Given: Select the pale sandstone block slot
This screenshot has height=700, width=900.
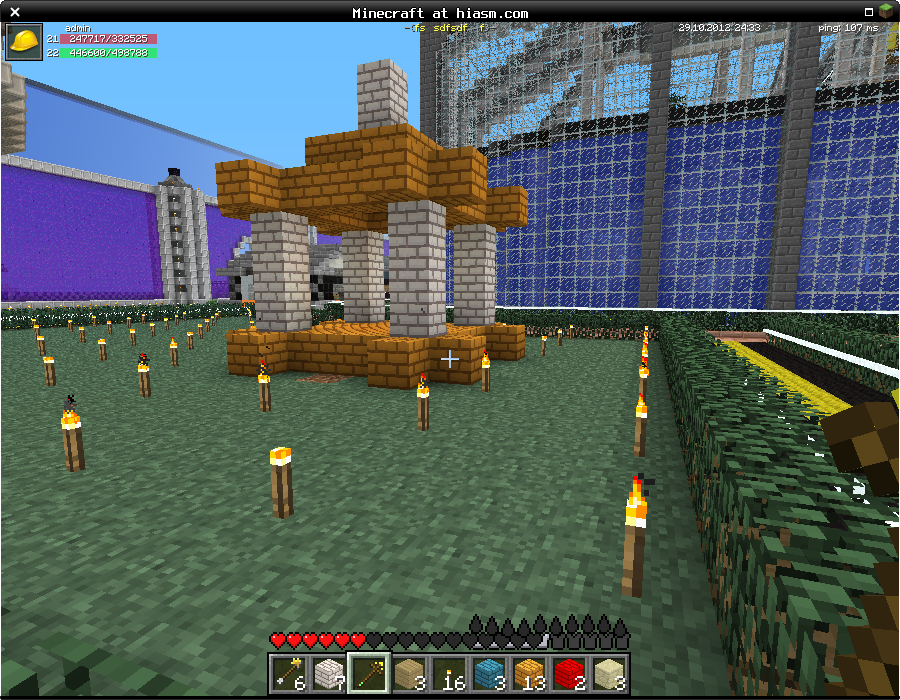Looking at the screenshot, I should pyautogui.click(x=609, y=672).
